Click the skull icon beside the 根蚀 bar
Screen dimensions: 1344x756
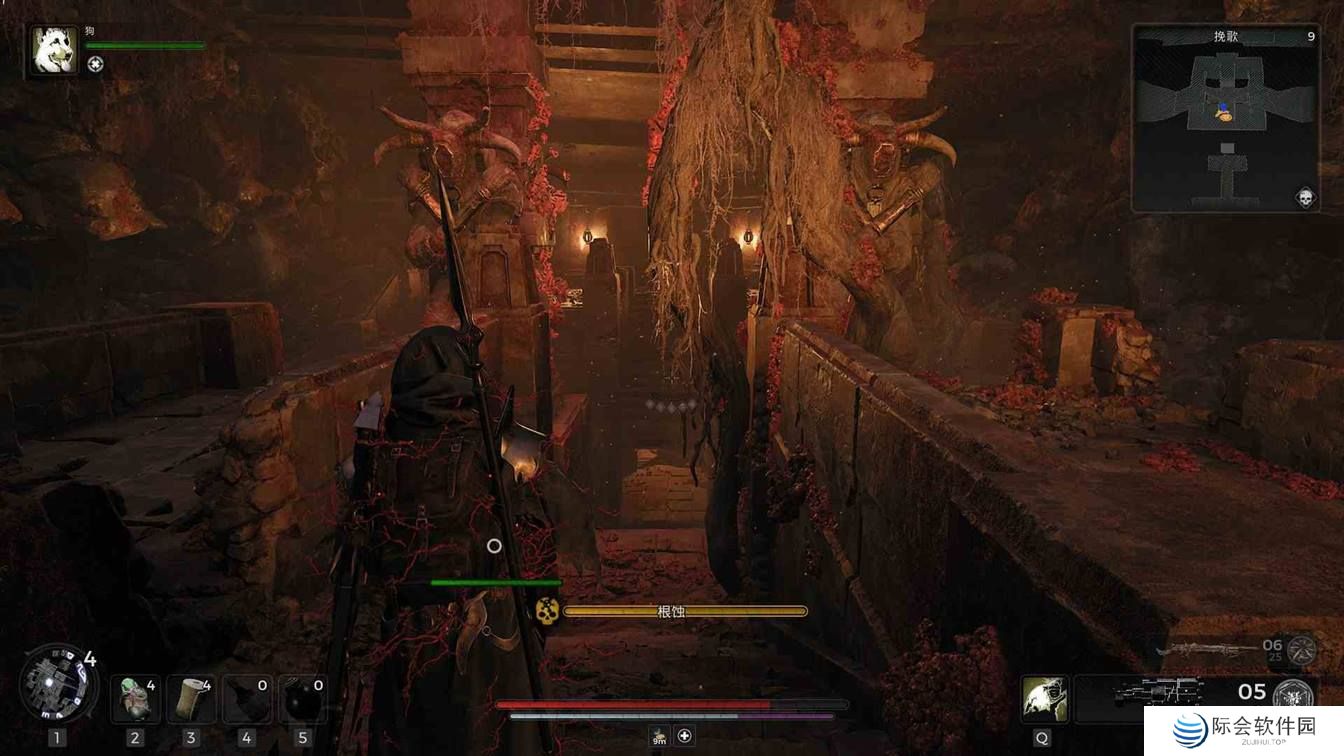coord(546,610)
